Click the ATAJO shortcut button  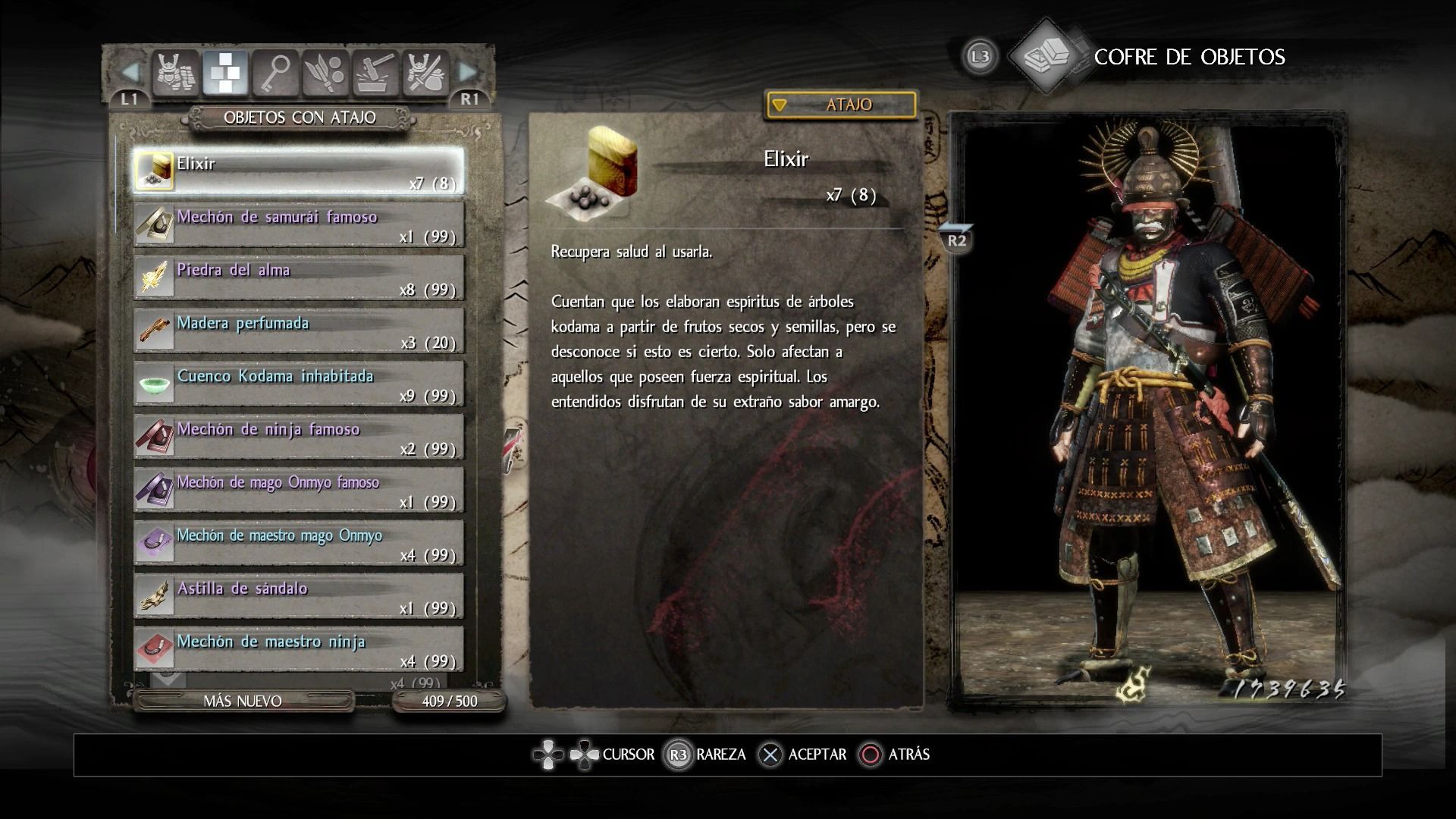(841, 105)
